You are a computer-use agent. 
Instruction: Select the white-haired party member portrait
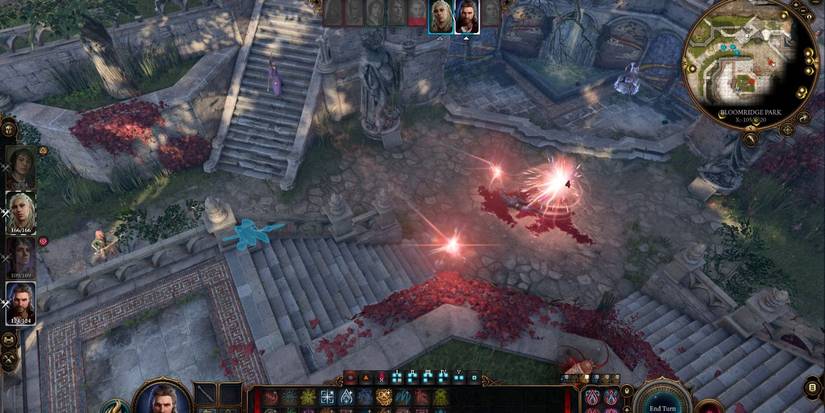(x=21, y=210)
